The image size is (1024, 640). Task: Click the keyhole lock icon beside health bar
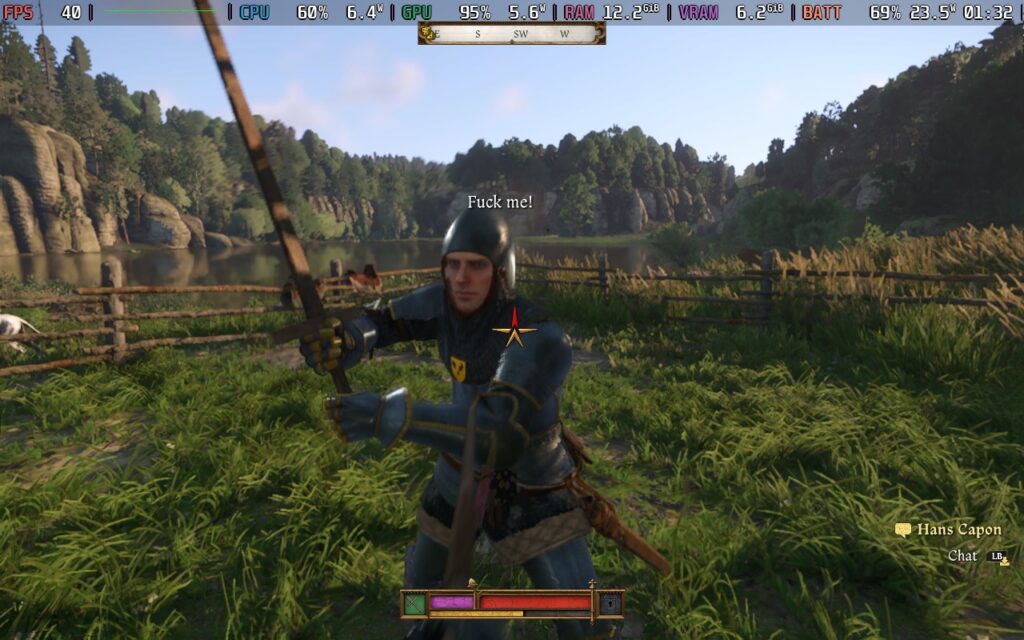[608, 603]
